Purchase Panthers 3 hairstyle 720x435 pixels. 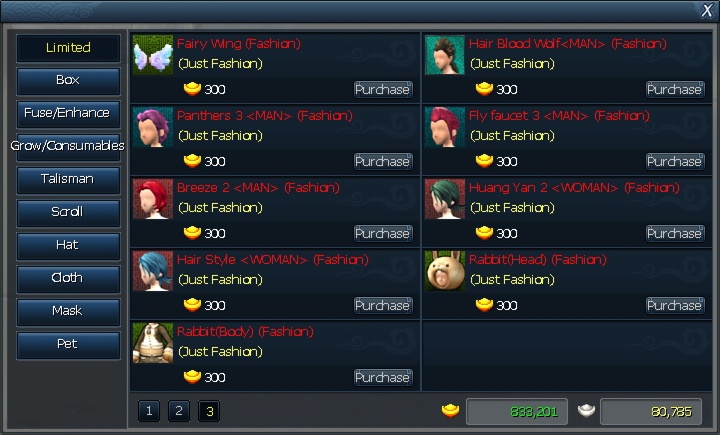383,161
